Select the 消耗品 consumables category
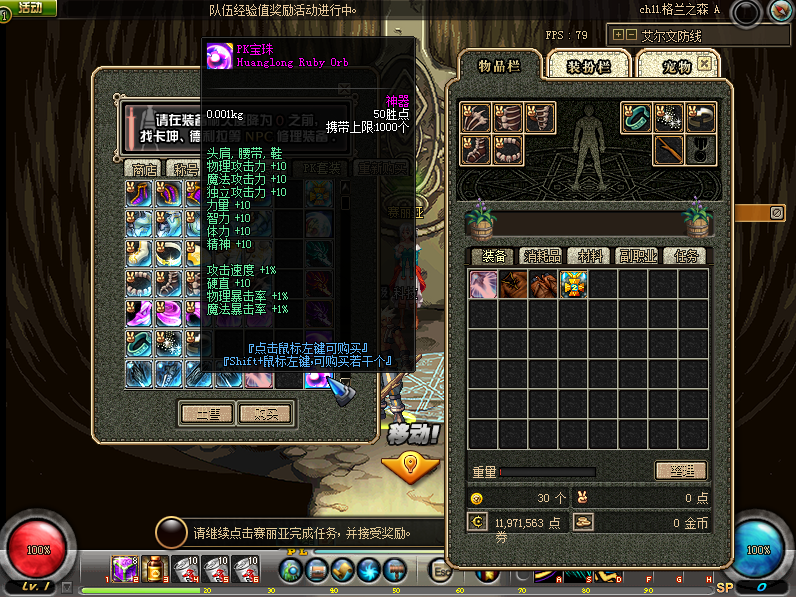The height and width of the screenshot is (597, 796). pos(542,256)
